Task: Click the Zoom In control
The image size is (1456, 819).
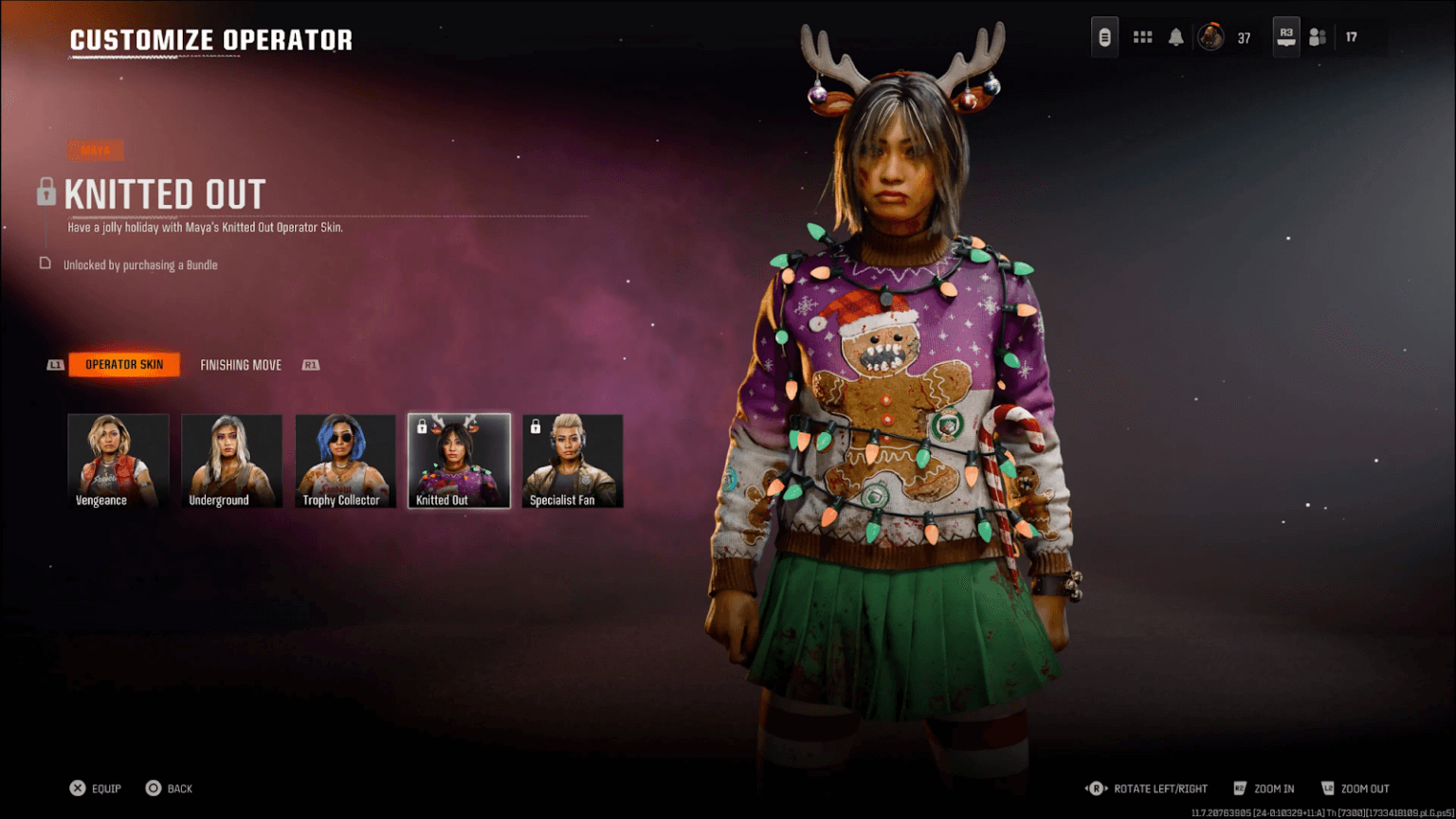Action: [1265, 788]
